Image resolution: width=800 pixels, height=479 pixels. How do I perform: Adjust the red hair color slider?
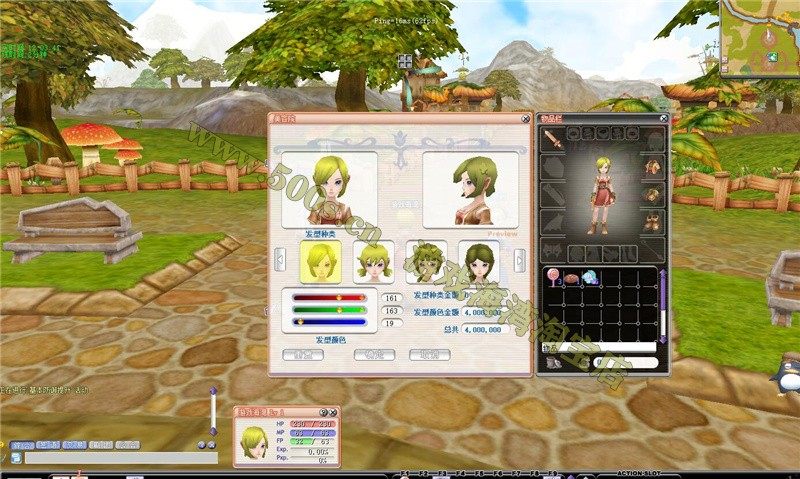coord(338,297)
